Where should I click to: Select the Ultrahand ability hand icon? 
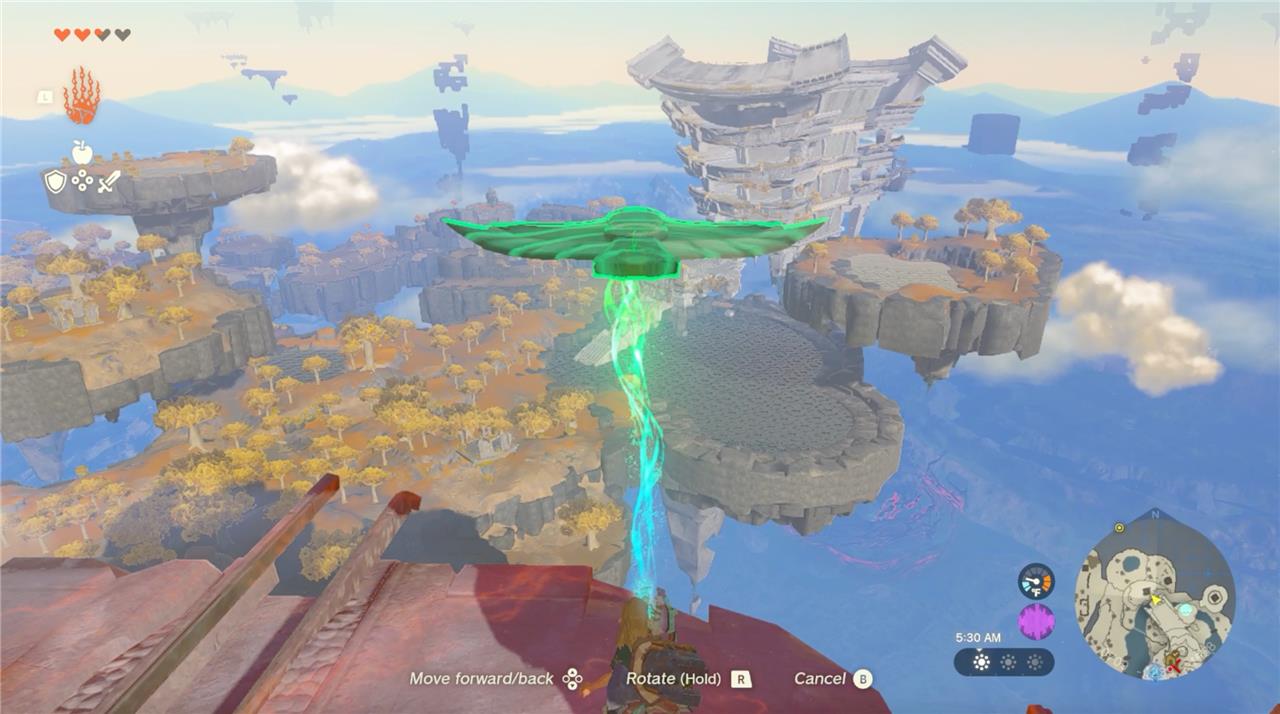[82, 96]
